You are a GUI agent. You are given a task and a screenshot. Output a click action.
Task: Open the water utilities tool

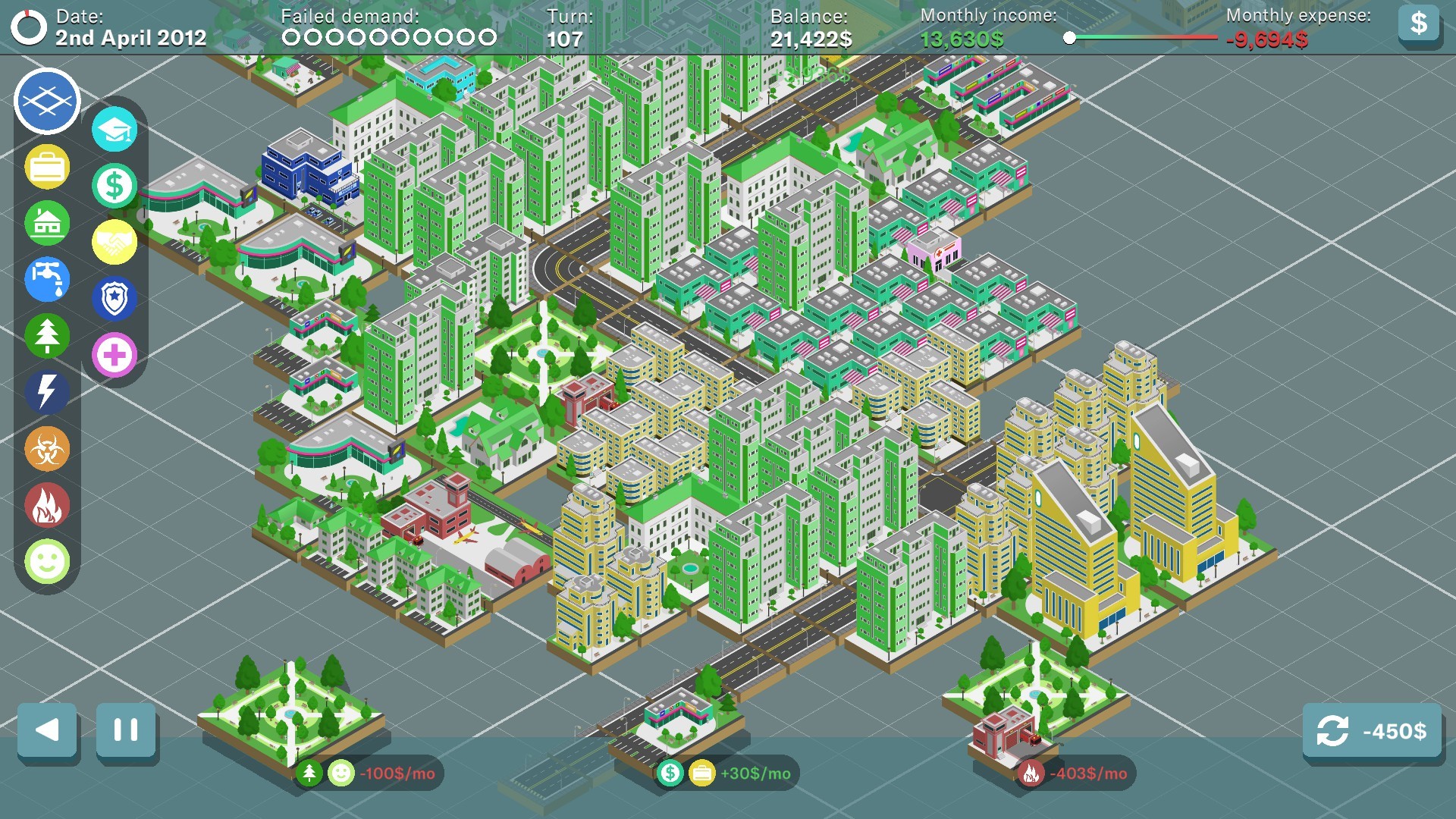[x=46, y=280]
